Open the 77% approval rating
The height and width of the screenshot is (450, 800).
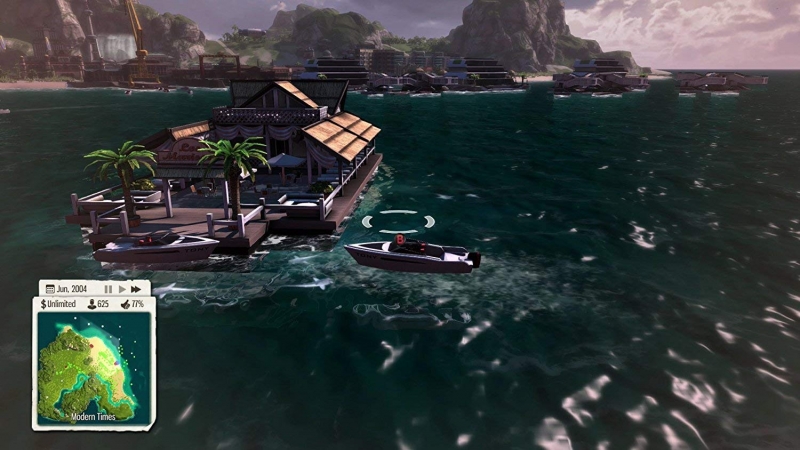(x=133, y=303)
